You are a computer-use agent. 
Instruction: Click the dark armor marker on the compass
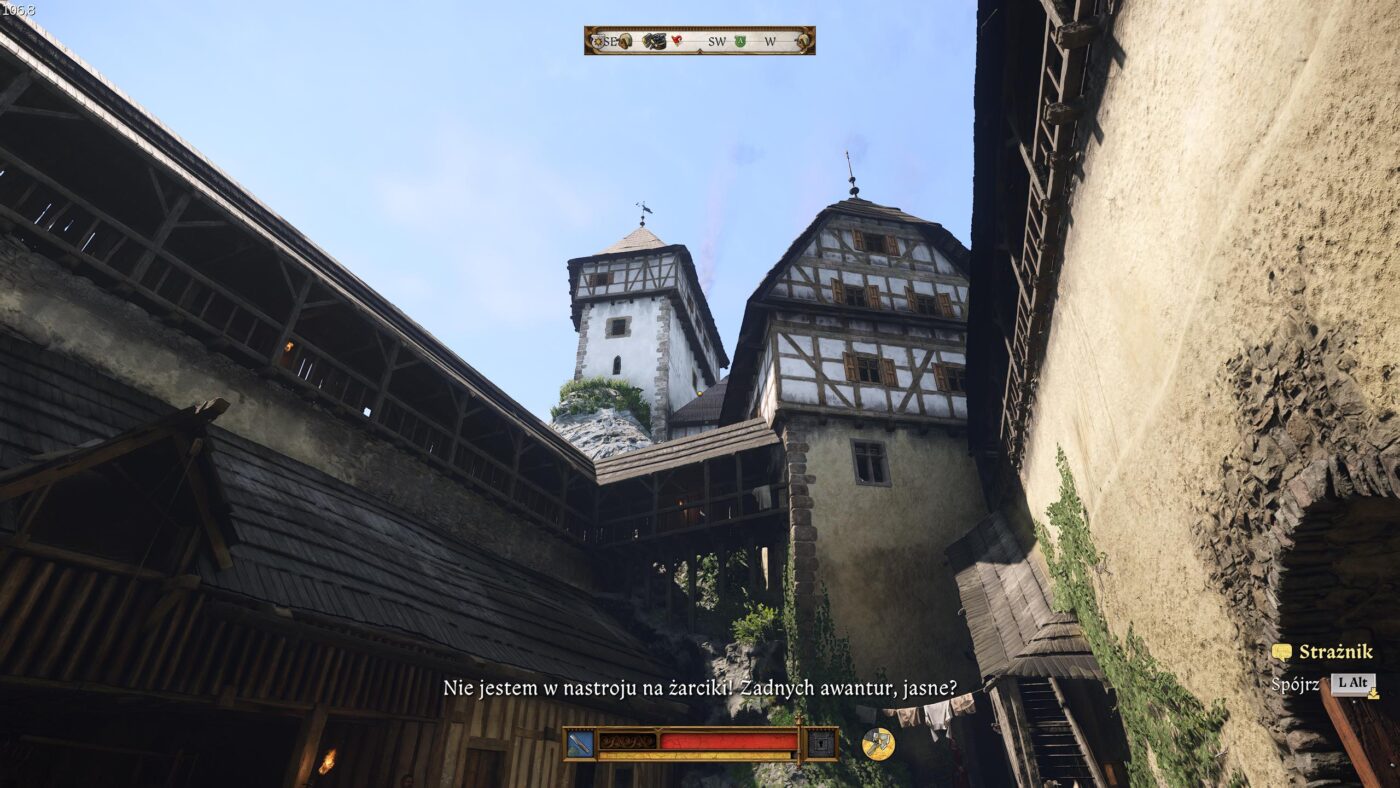coord(654,41)
